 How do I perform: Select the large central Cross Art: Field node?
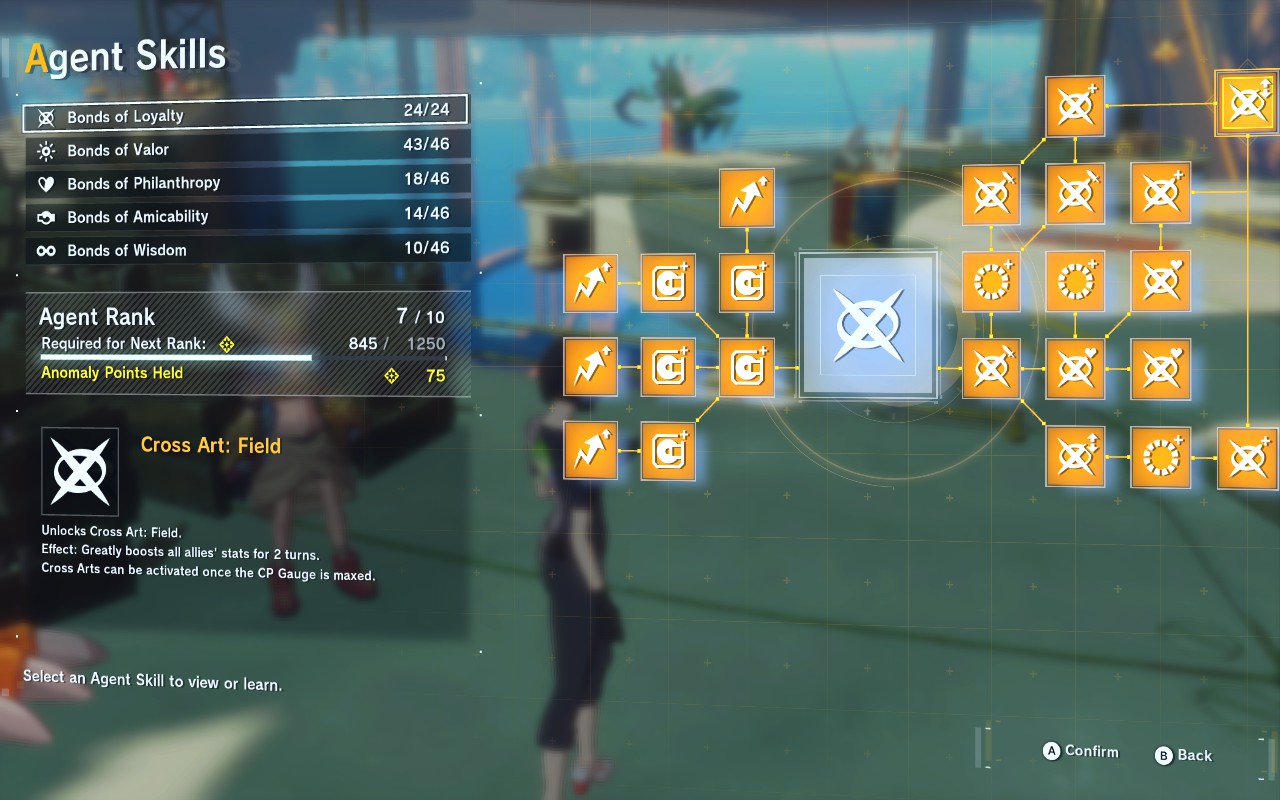click(x=867, y=325)
